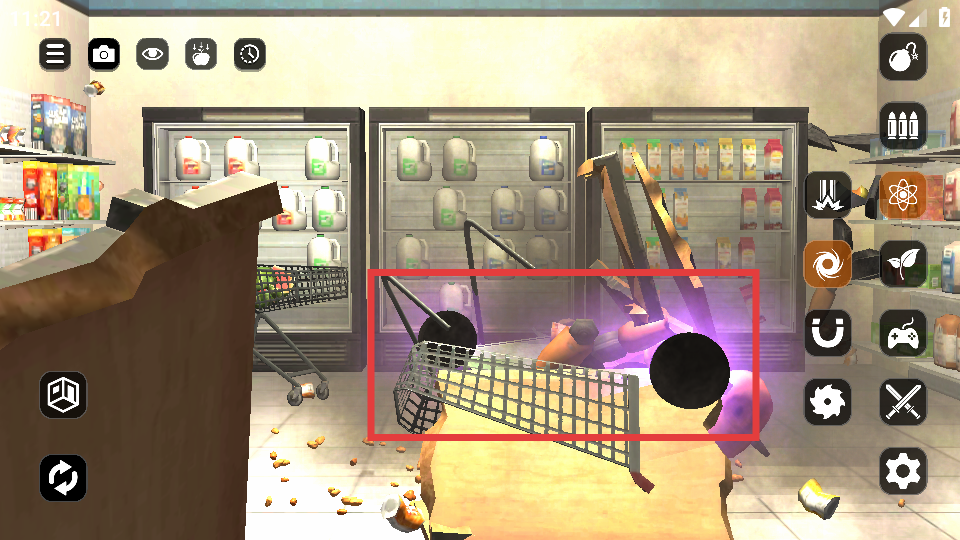Choose the crossed swords tool

point(903,402)
